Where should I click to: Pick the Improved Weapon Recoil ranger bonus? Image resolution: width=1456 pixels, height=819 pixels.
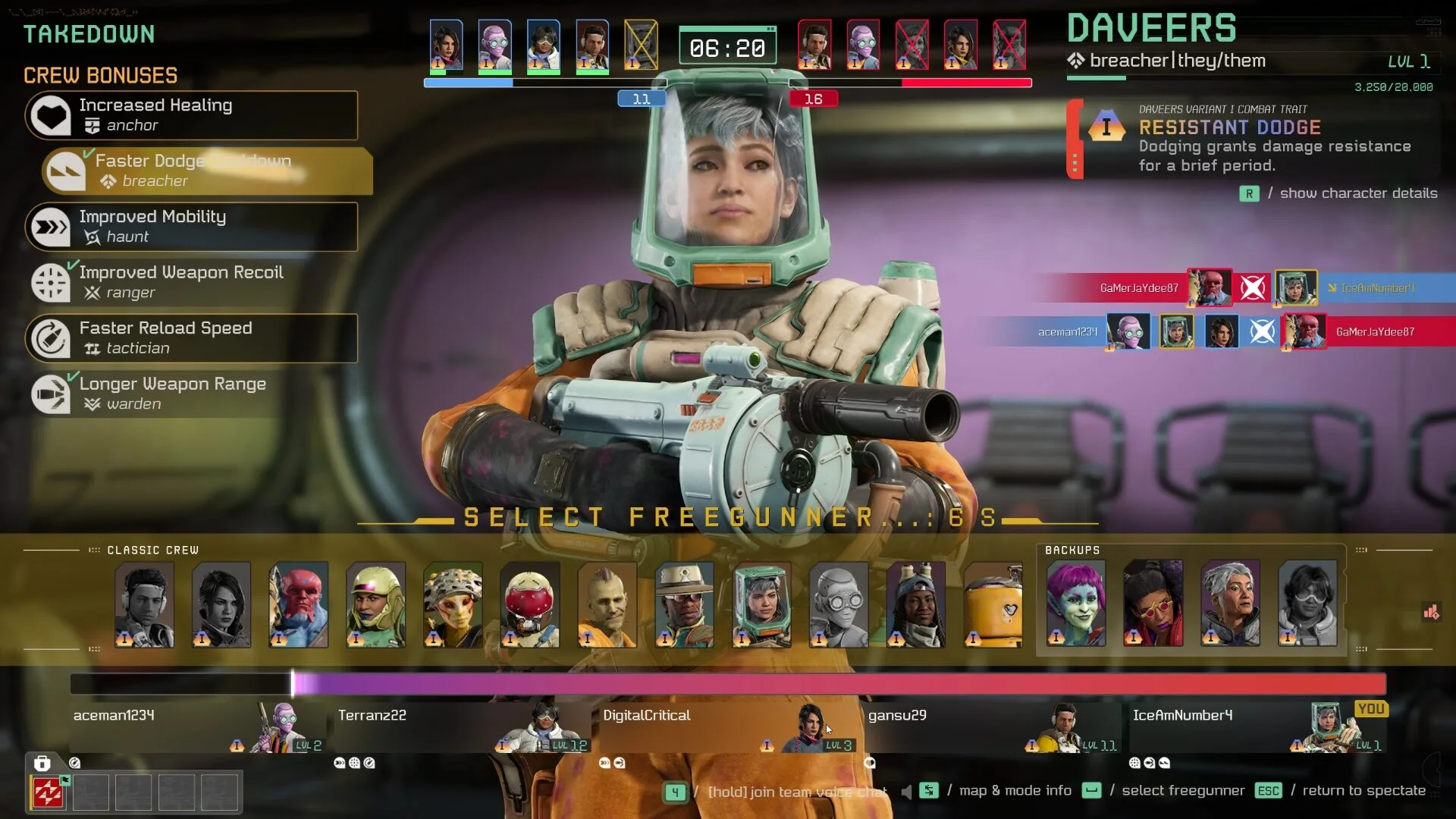pyautogui.click(x=191, y=282)
